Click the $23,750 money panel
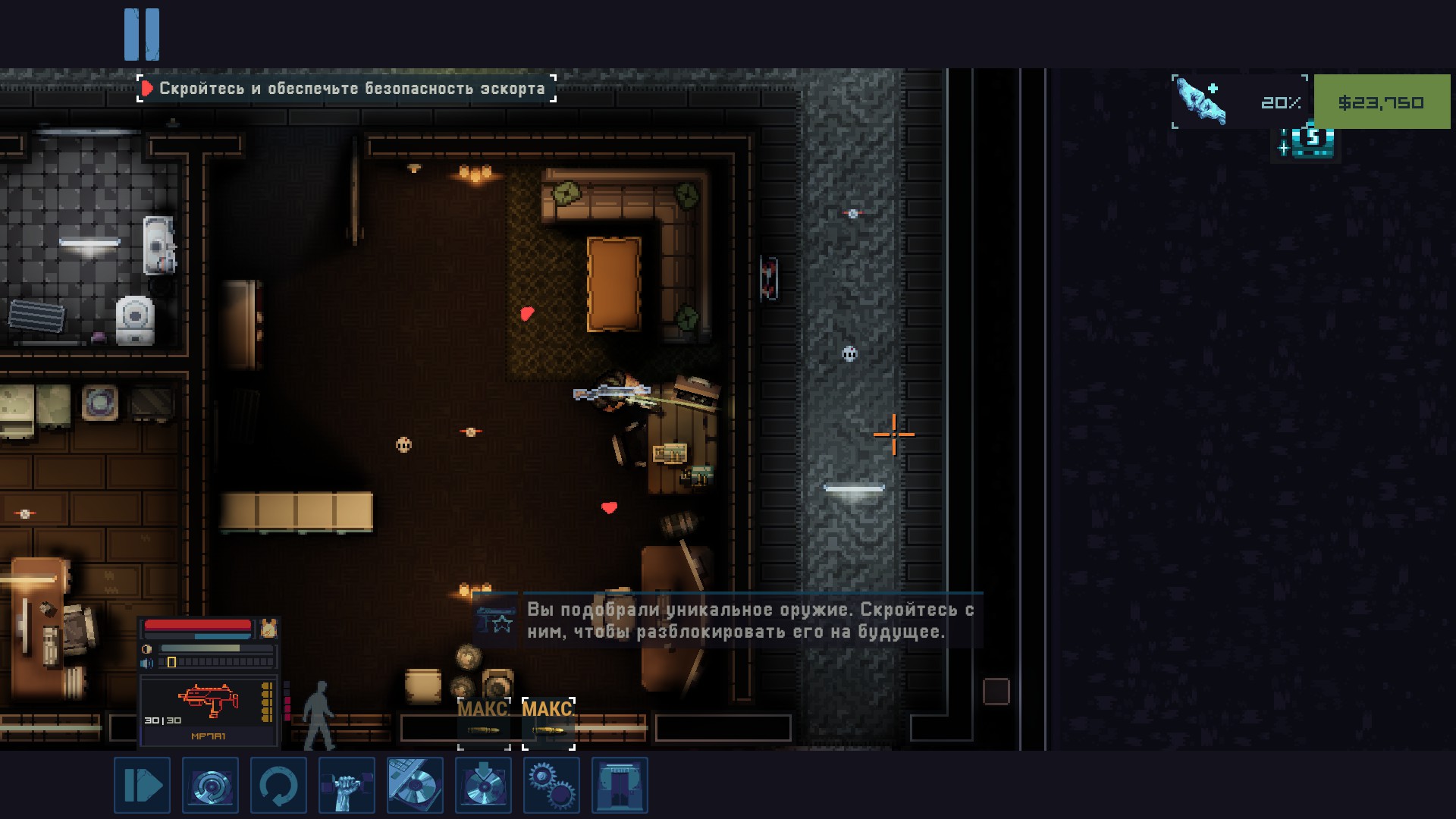 pos(1381,102)
